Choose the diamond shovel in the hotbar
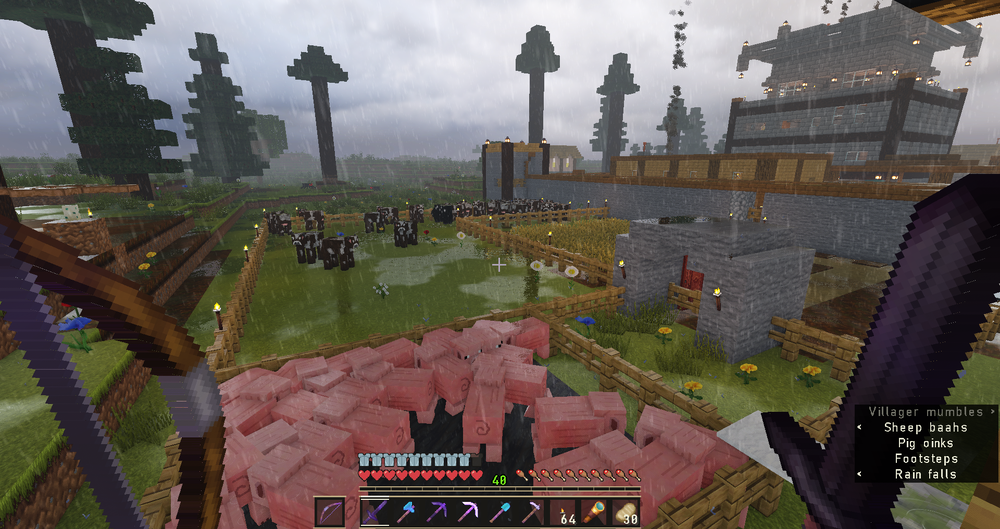This screenshot has height=529, width=1000. 500,512
